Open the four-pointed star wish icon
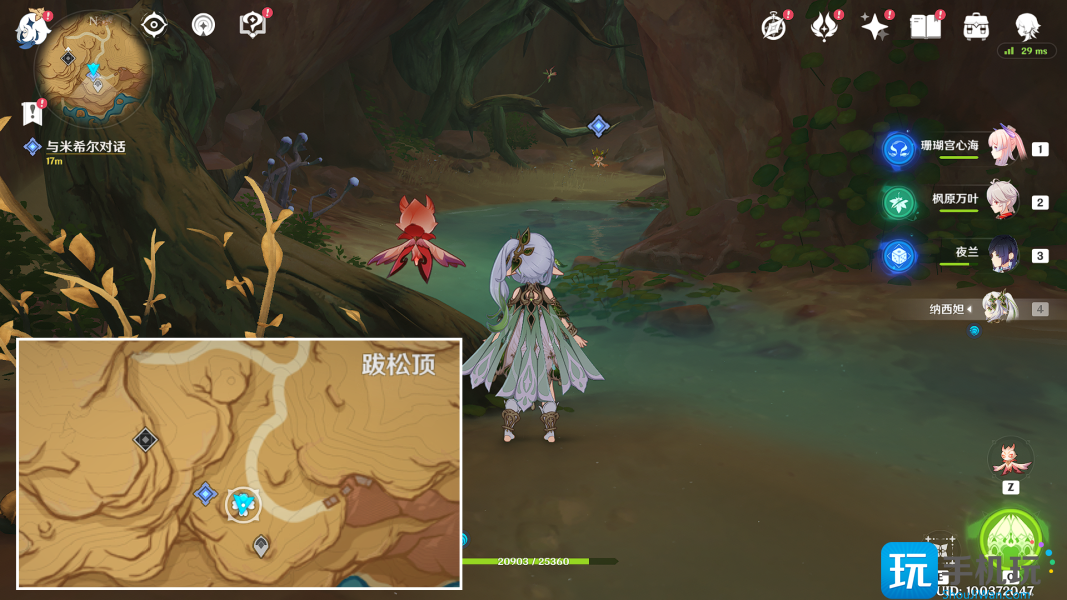 [875, 27]
